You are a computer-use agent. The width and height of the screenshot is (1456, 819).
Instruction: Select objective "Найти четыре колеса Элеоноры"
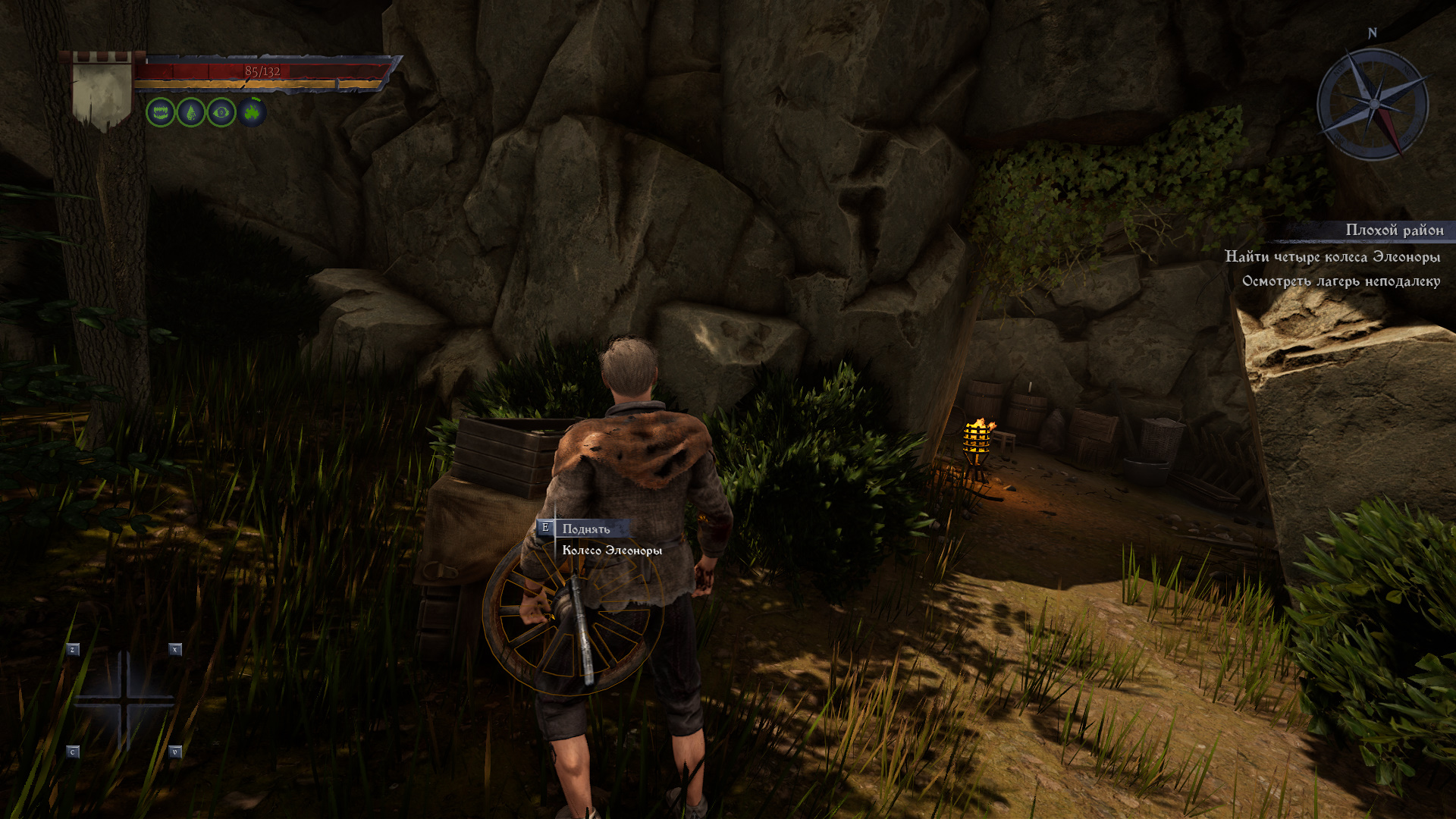pos(1332,256)
